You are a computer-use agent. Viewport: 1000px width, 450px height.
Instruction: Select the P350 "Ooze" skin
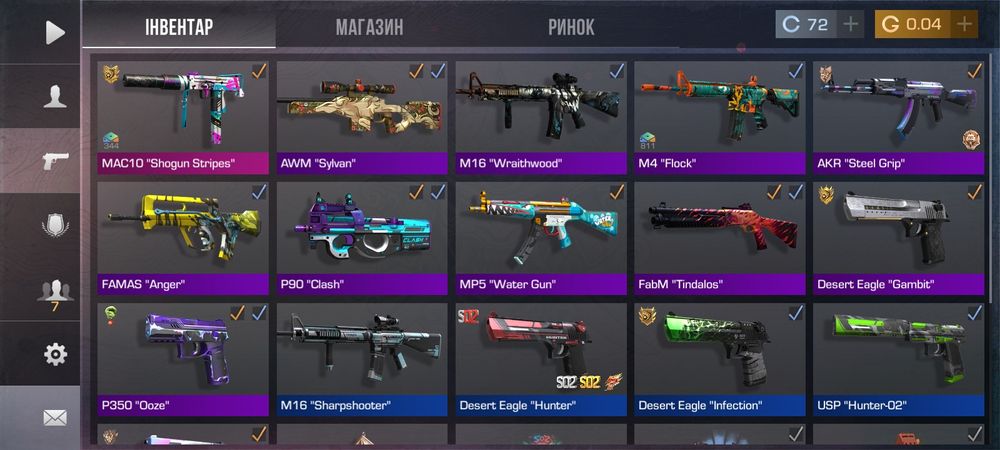[x=184, y=358]
